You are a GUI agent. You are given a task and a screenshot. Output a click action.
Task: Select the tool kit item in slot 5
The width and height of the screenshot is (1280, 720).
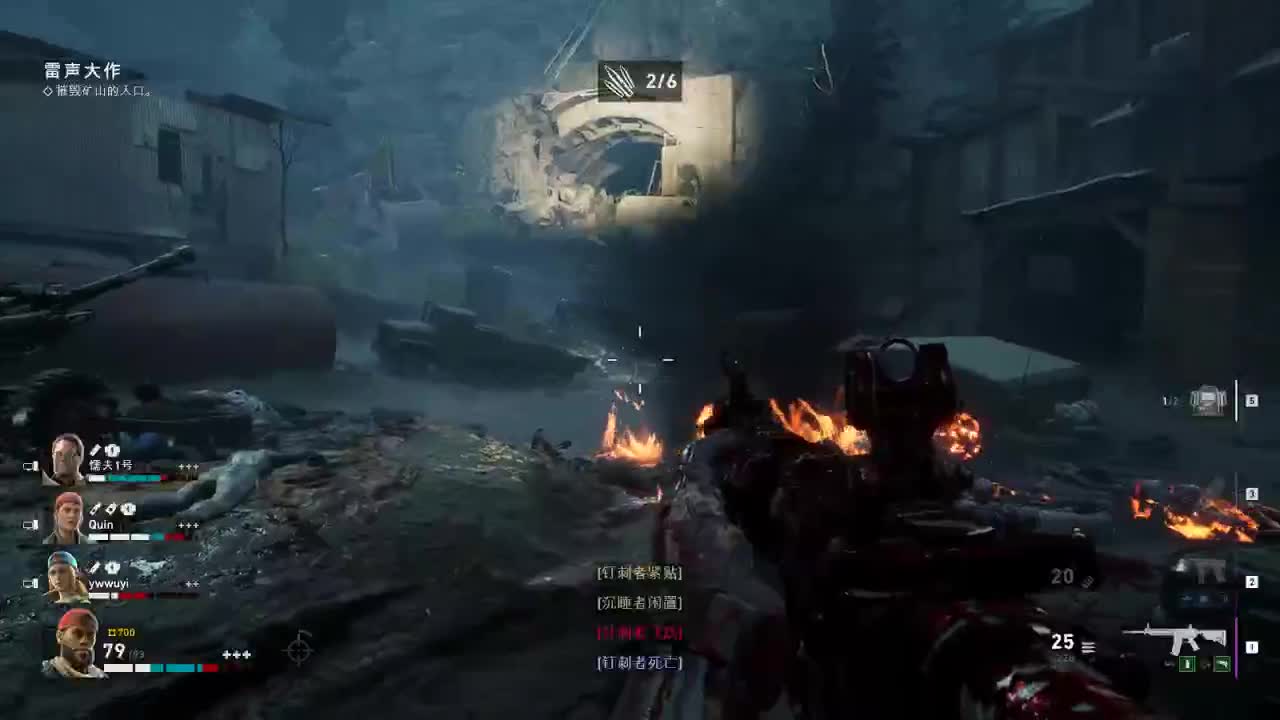coord(1208,400)
